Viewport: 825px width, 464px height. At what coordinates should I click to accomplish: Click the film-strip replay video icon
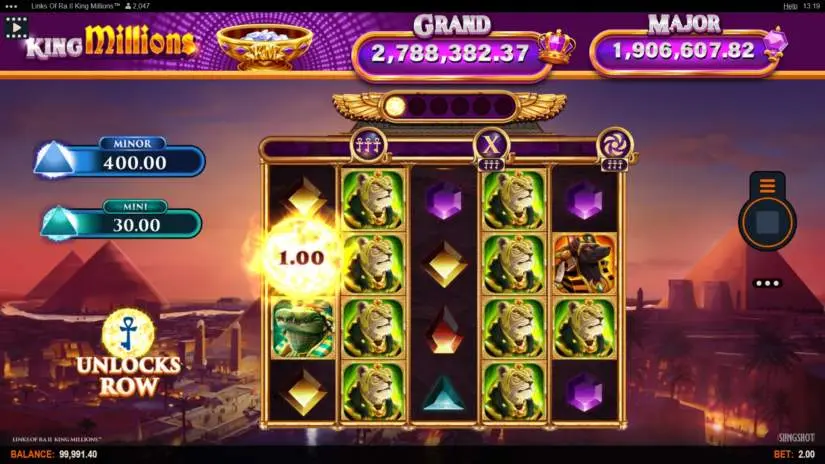point(15,28)
